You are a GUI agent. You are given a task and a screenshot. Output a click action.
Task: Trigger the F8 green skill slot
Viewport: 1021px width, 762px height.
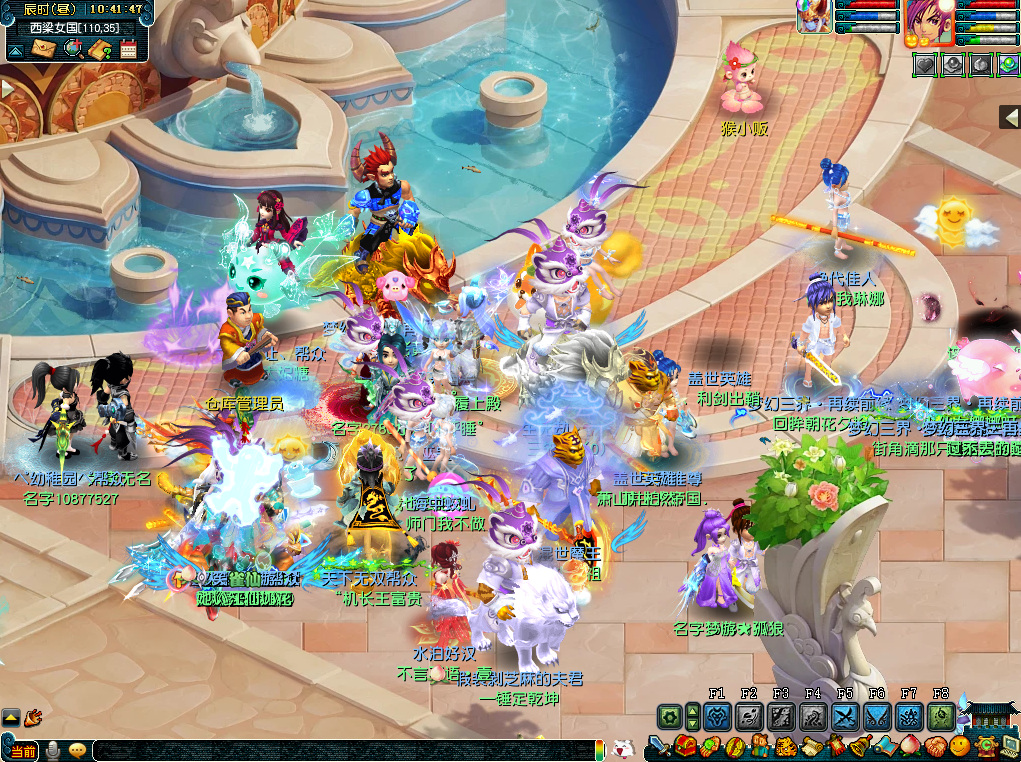(x=941, y=716)
